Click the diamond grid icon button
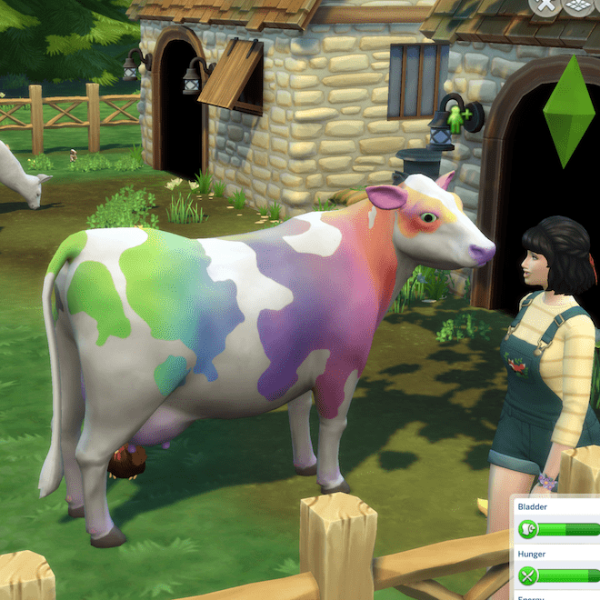This screenshot has width=600, height=600. (580, 5)
